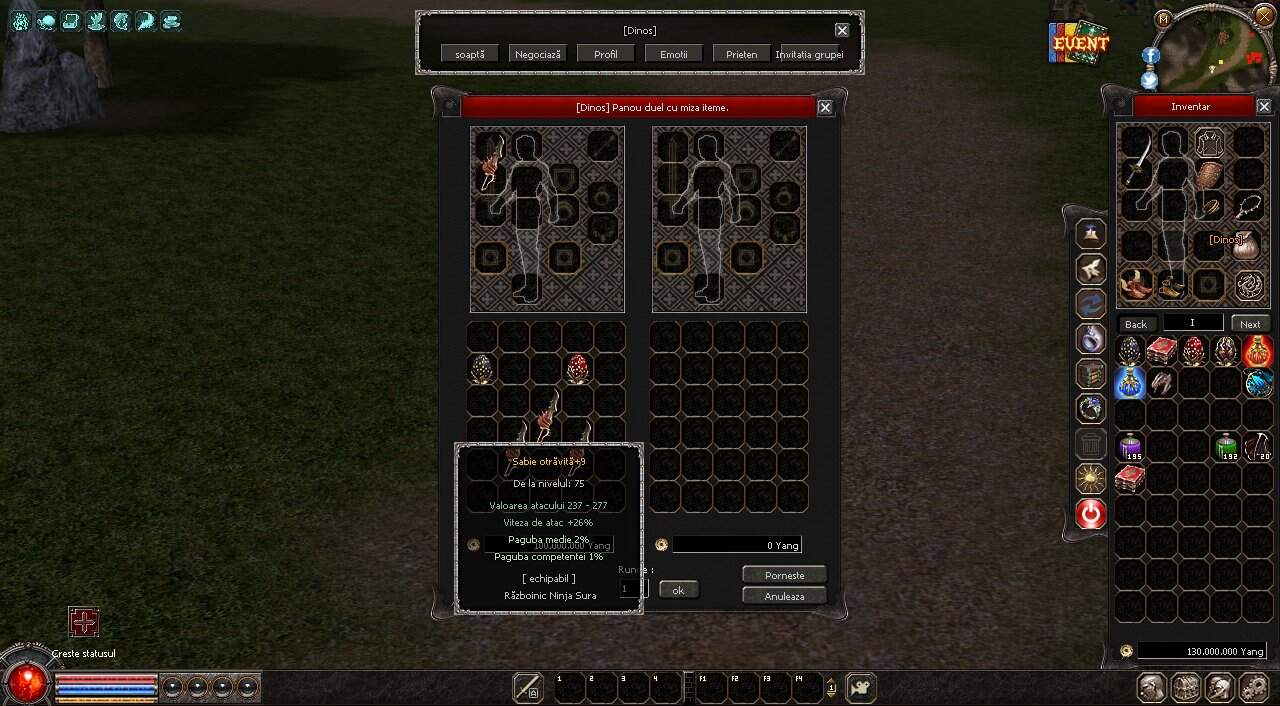Go to the Next inventory page

[1251, 324]
